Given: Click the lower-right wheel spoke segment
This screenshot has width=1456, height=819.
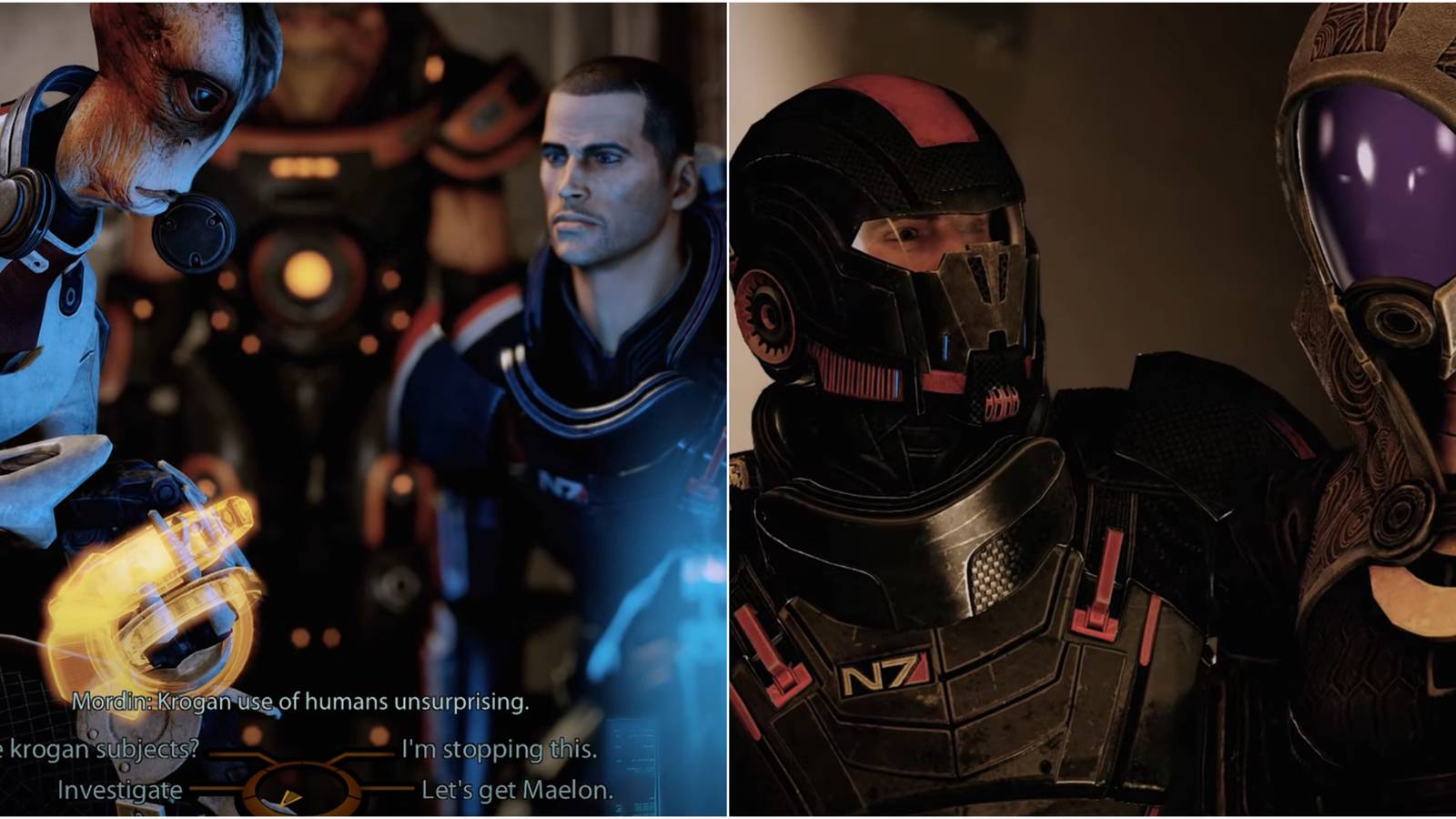Looking at the screenshot, I should 389,788.
